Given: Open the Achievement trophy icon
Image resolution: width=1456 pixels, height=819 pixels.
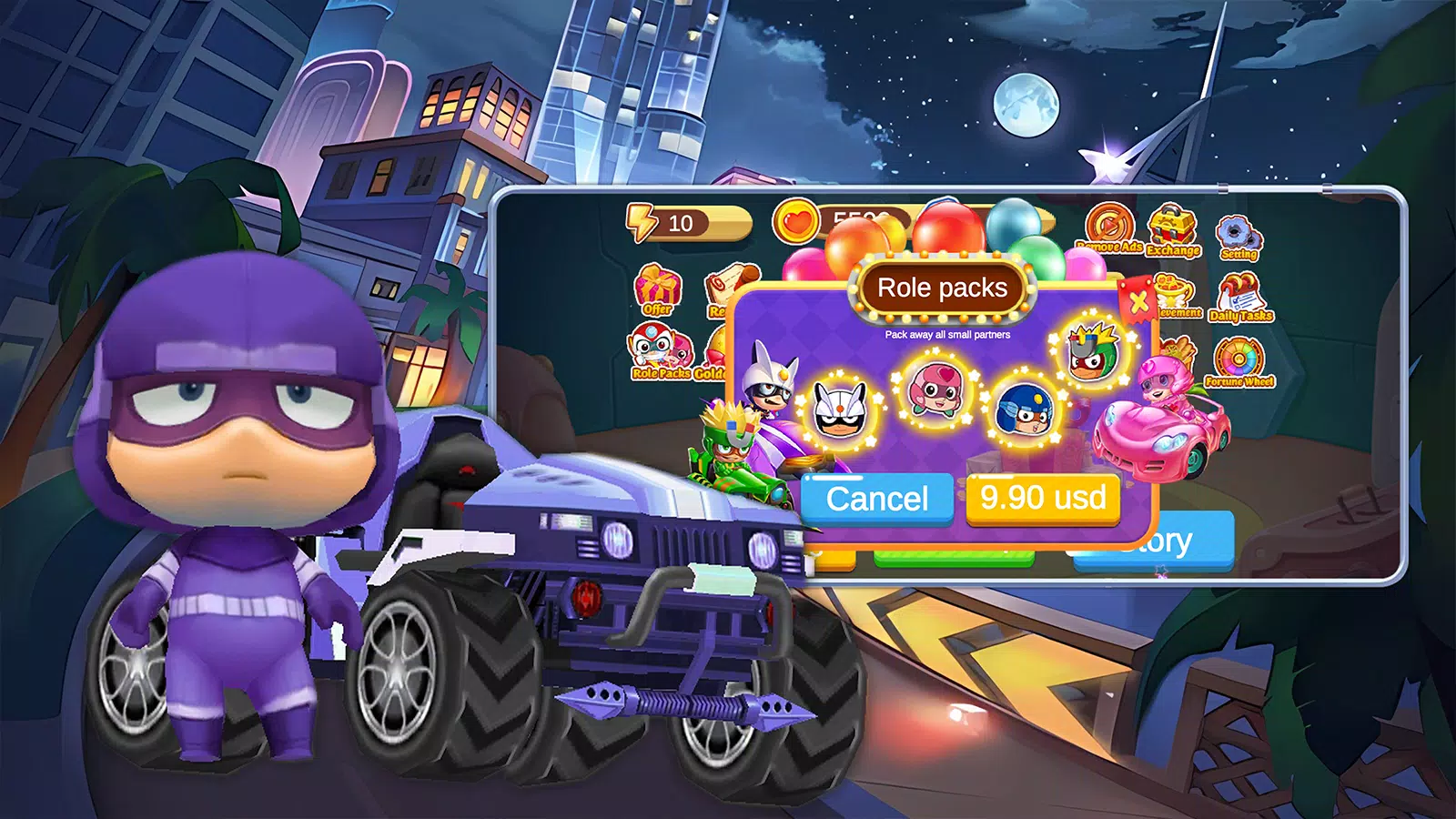Looking at the screenshot, I should click(x=1177, y=297).
